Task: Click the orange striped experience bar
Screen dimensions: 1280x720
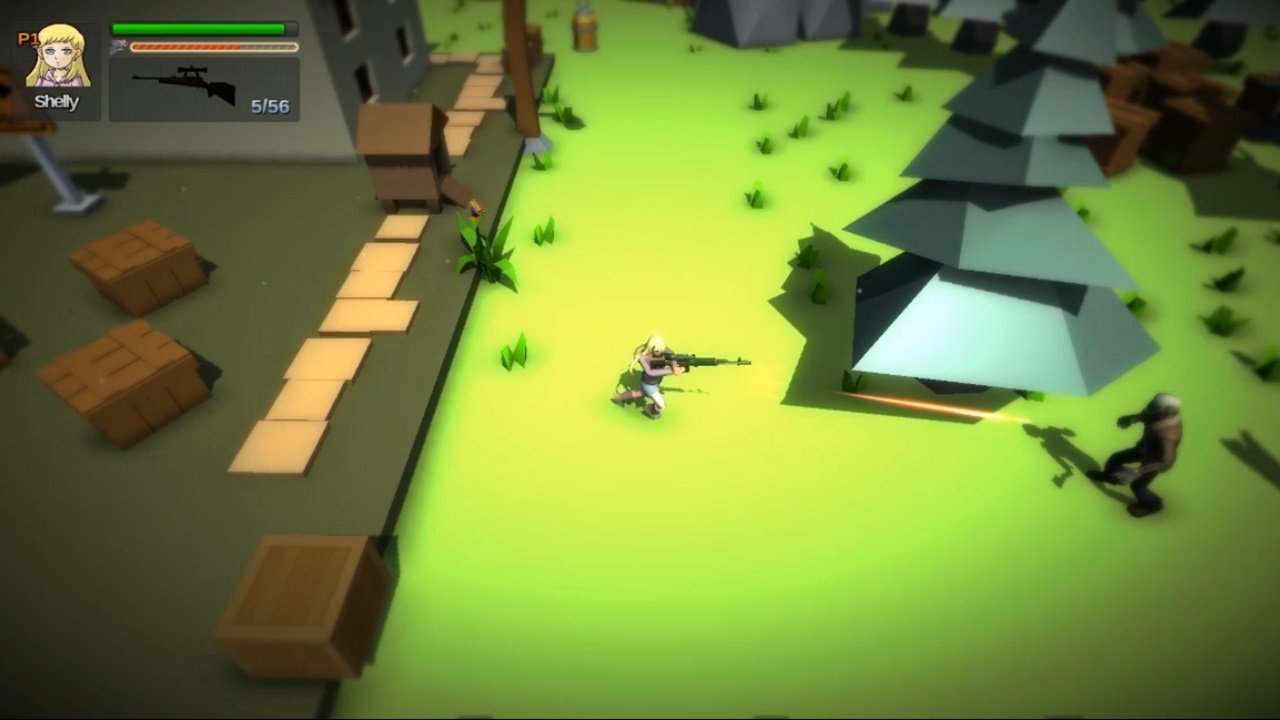Action: point(185,46)
